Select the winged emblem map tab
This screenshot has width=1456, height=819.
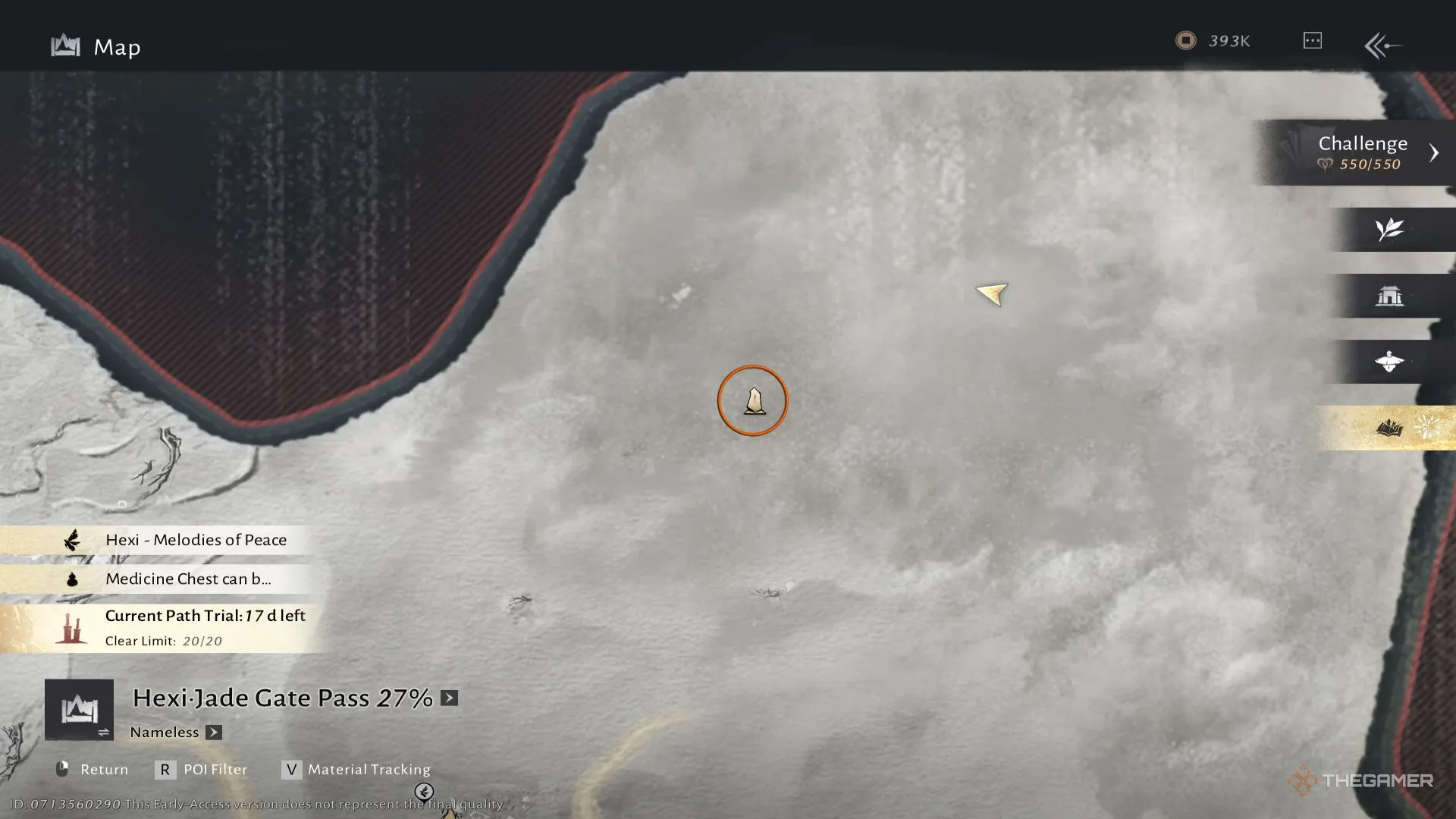tap(1389, 362)
